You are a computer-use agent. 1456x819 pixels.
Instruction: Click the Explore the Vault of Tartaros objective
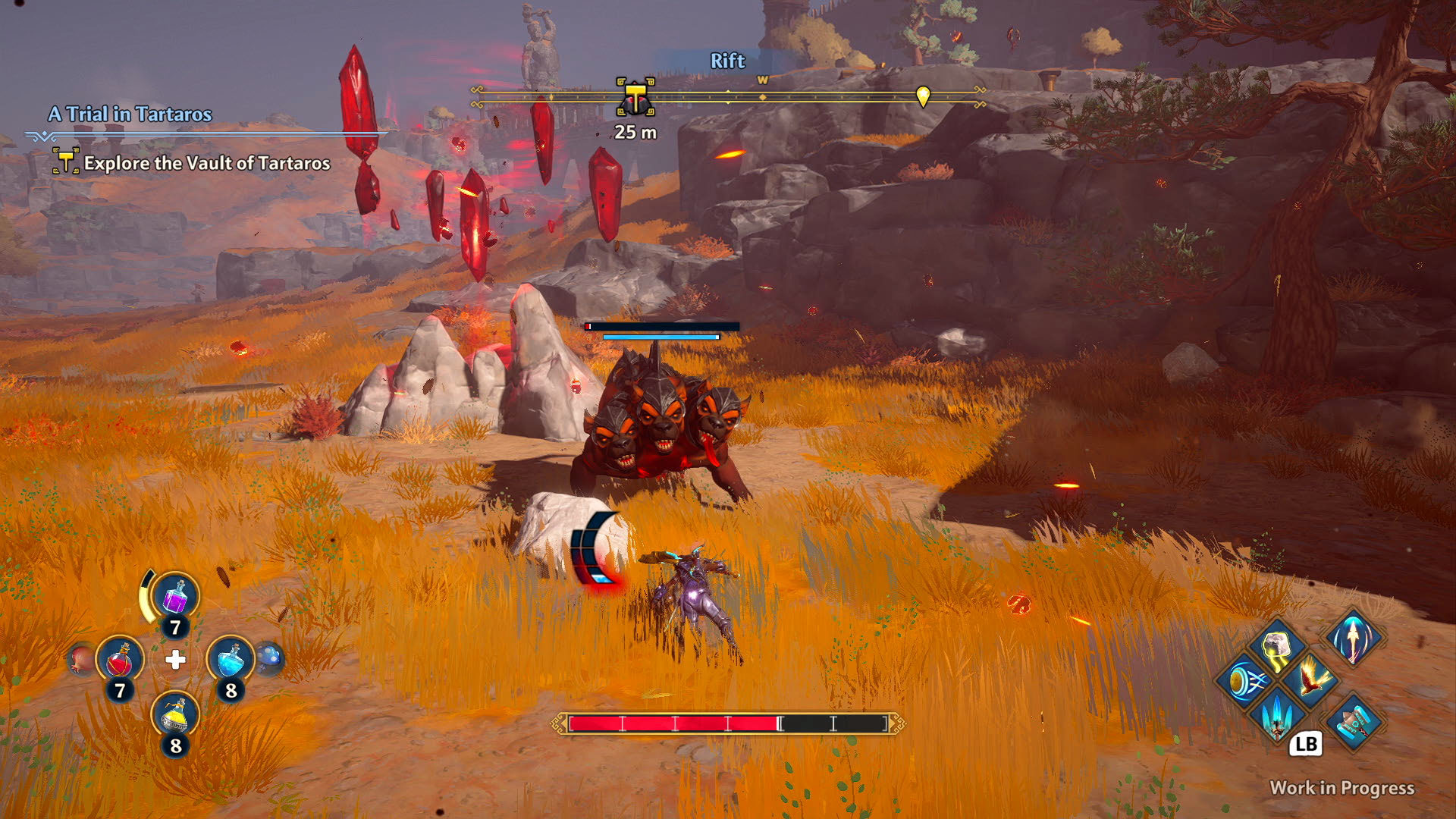pos(206,162)
